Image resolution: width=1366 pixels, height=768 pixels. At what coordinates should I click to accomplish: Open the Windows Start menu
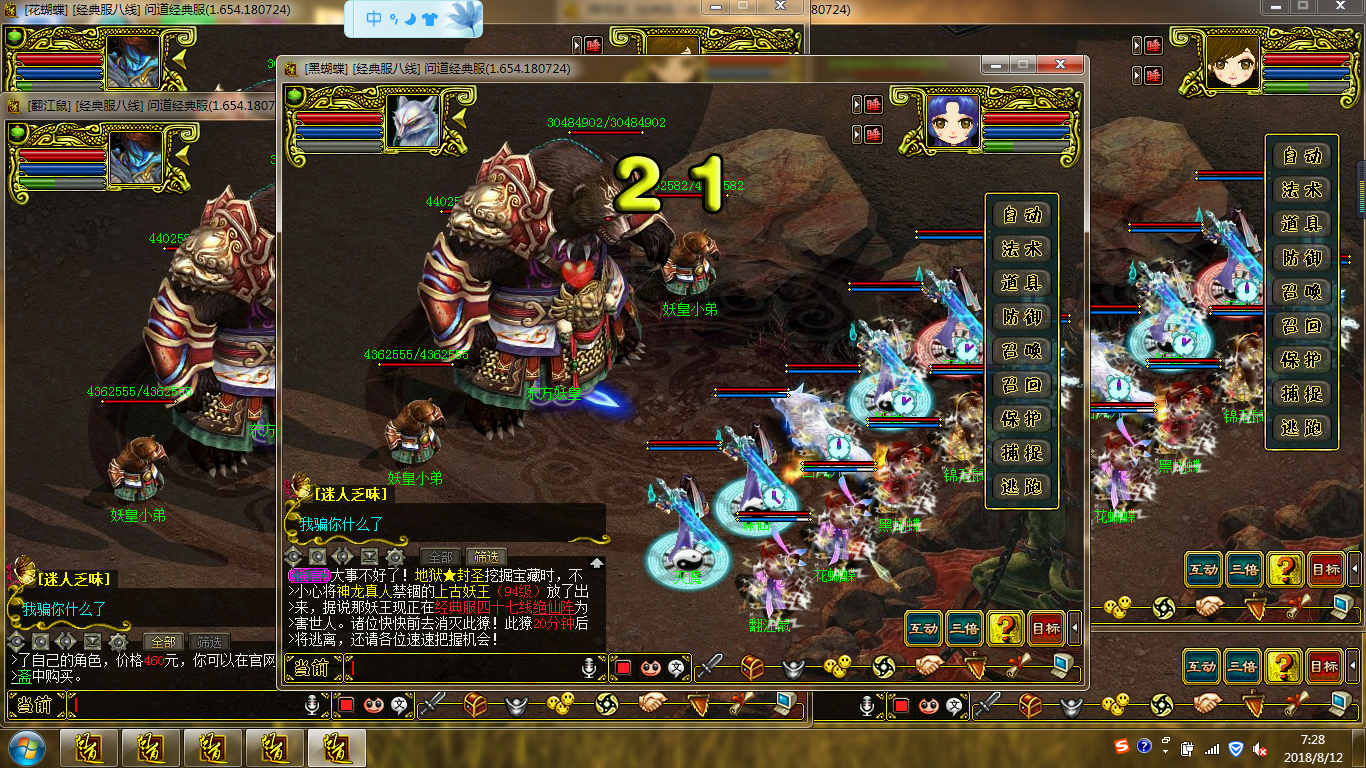24,748
